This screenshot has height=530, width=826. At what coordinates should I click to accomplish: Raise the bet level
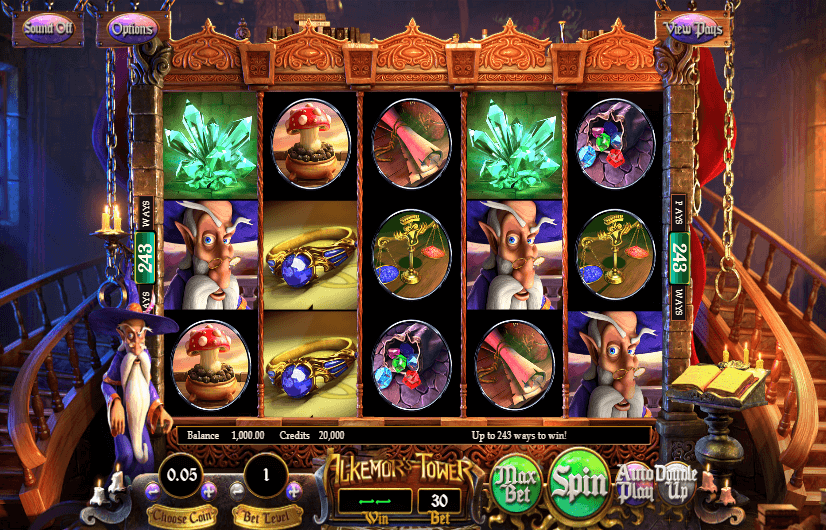pos(294,490)
